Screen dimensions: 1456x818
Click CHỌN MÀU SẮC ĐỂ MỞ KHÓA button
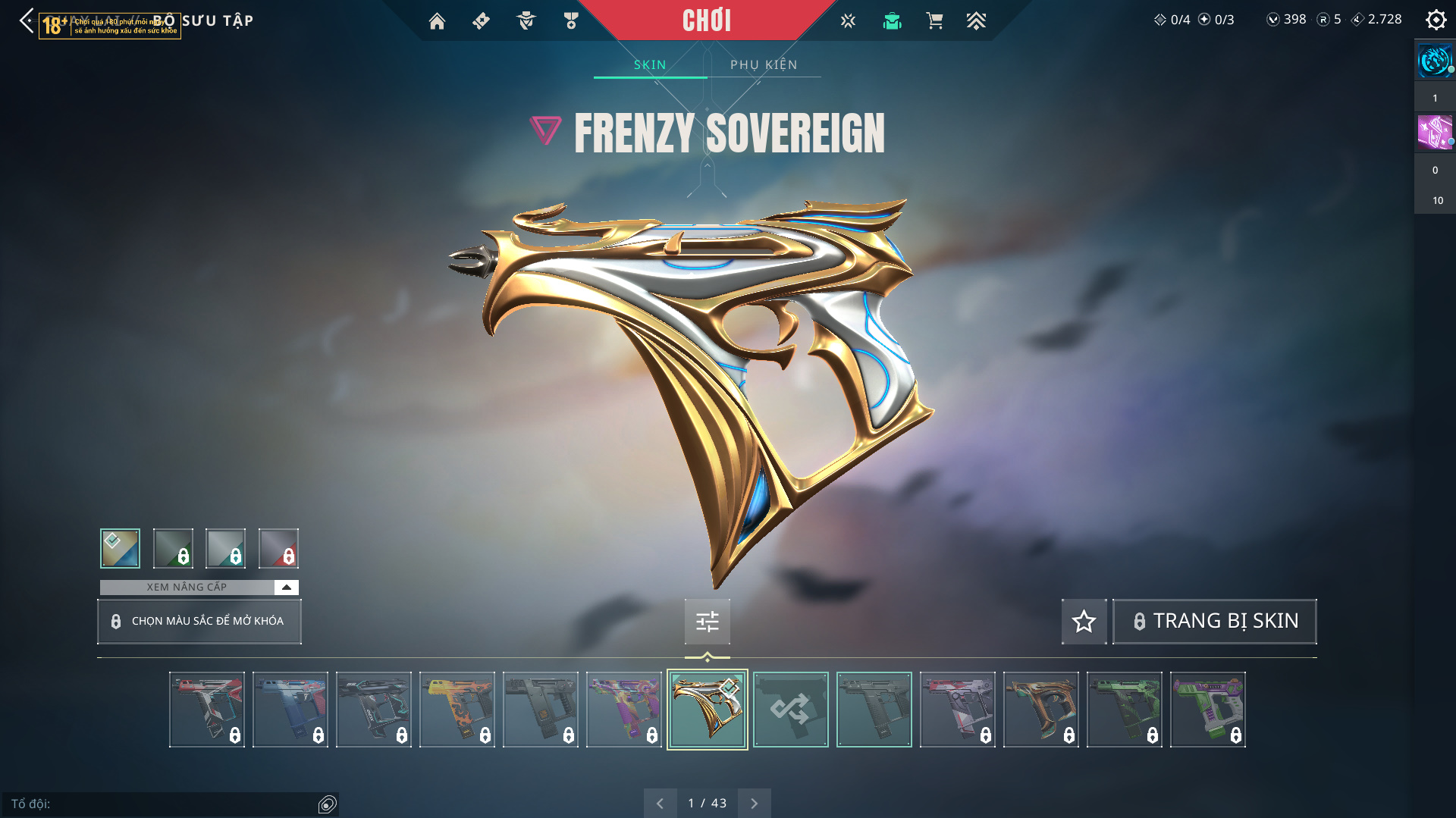(199, 622)
